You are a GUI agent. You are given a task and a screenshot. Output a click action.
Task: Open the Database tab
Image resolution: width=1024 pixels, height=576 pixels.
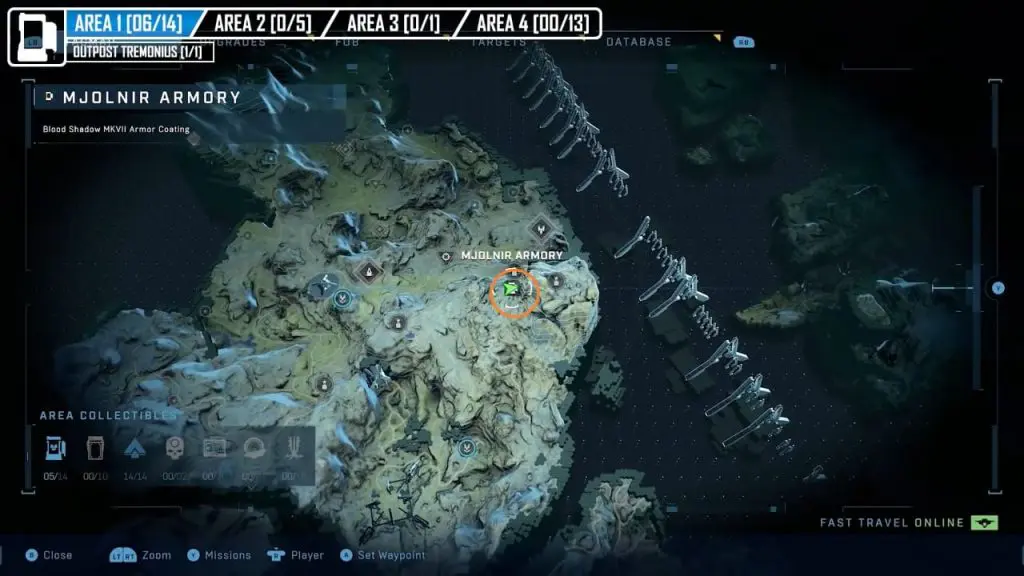tap(638, 42)
